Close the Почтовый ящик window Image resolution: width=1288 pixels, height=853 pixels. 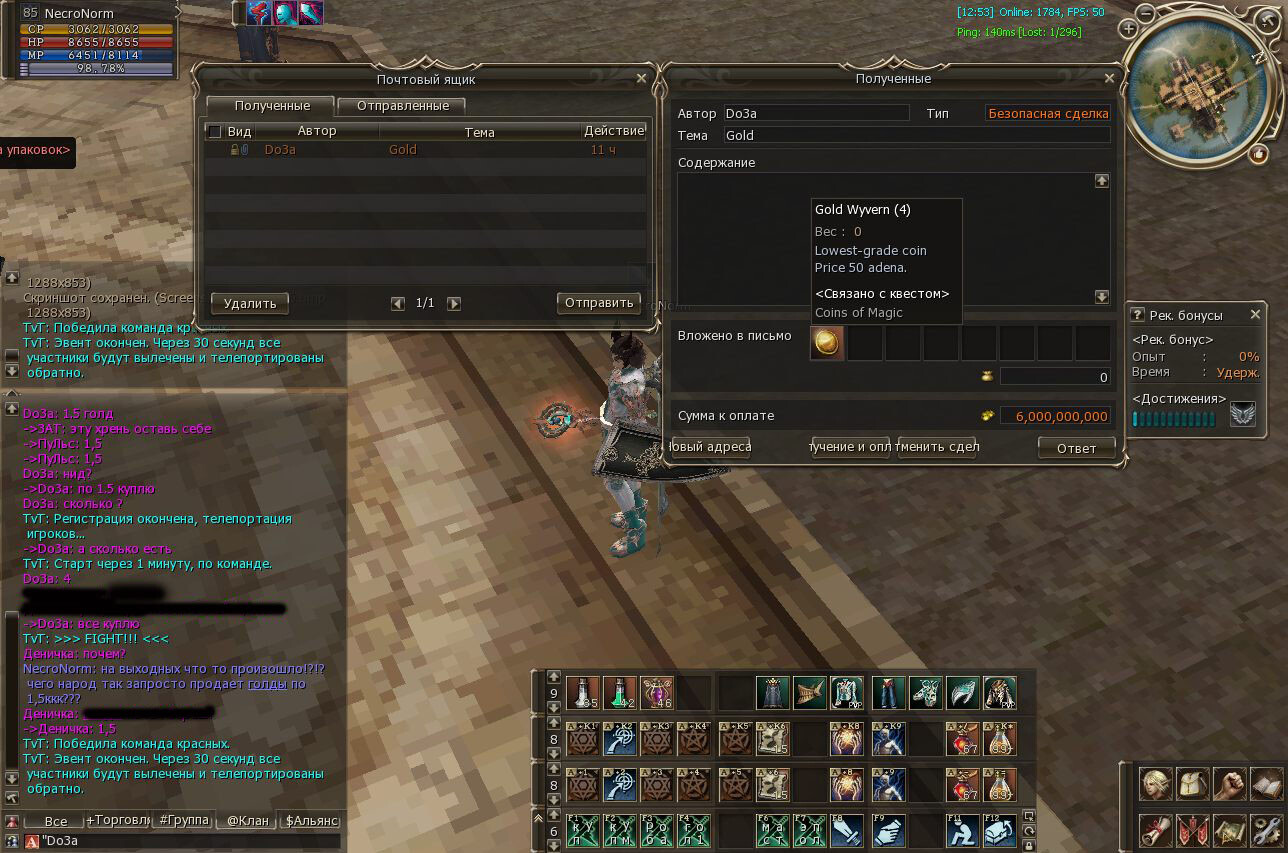pyautogui.click(x=641, y=79)
